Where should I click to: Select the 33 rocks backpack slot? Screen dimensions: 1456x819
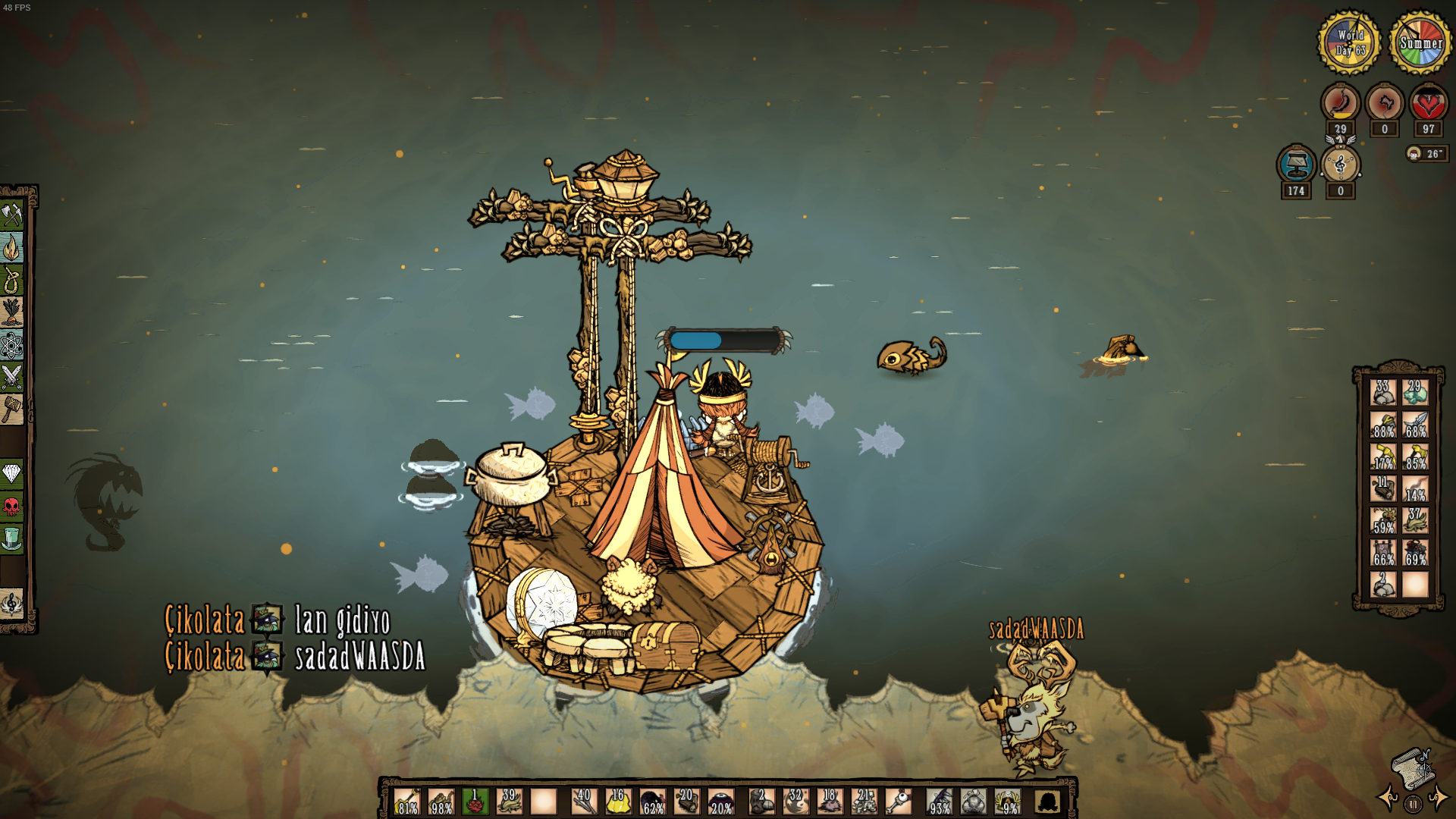1383,393
